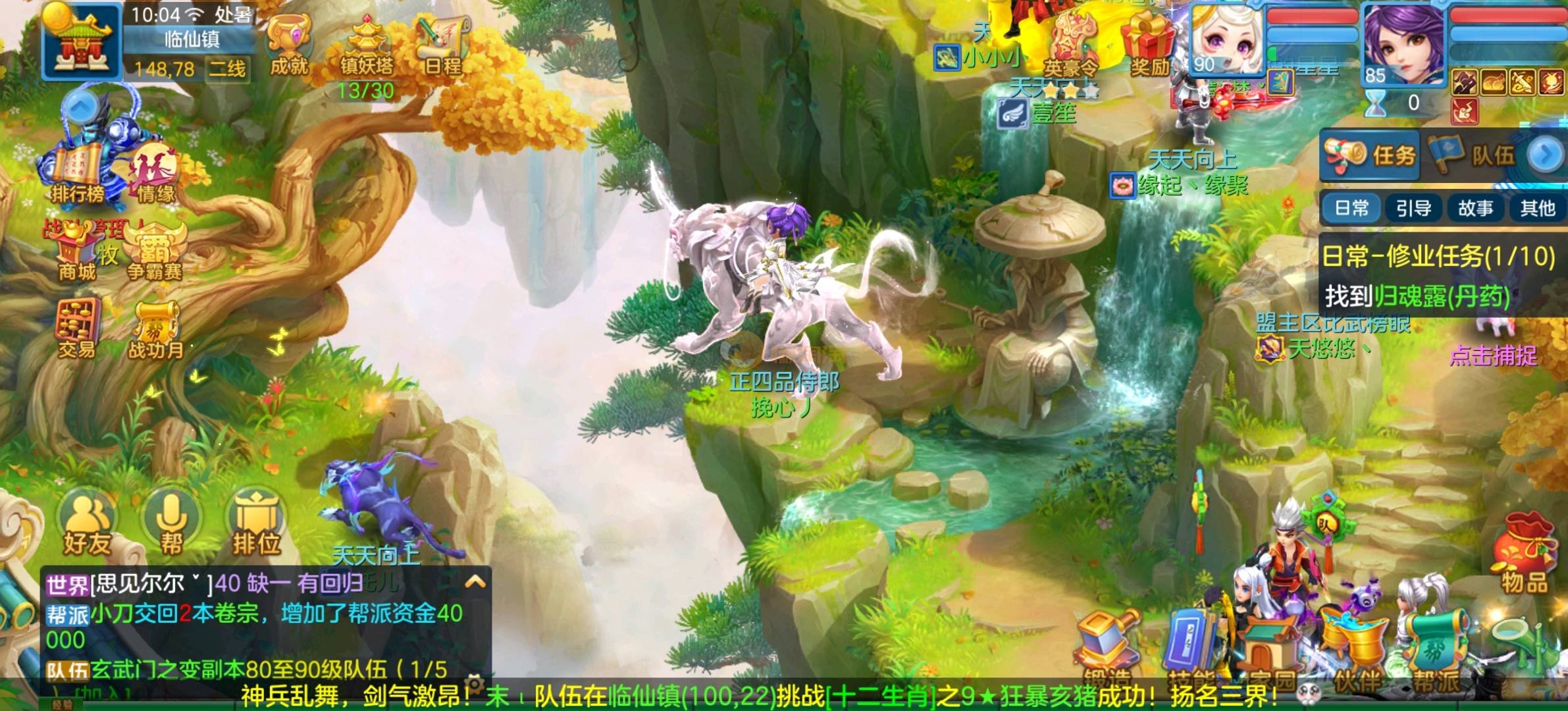Expand the chat box with the arrow
The height and width of the screenshot is (711, 1568).
[x=475, y=582]
